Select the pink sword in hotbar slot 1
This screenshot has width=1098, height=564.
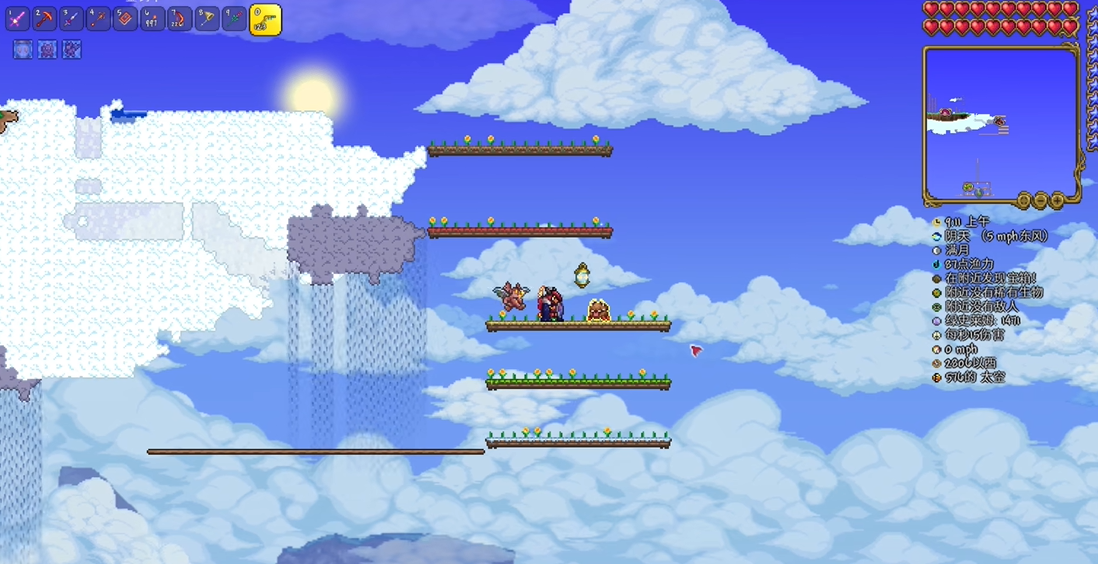coord(18,18)
